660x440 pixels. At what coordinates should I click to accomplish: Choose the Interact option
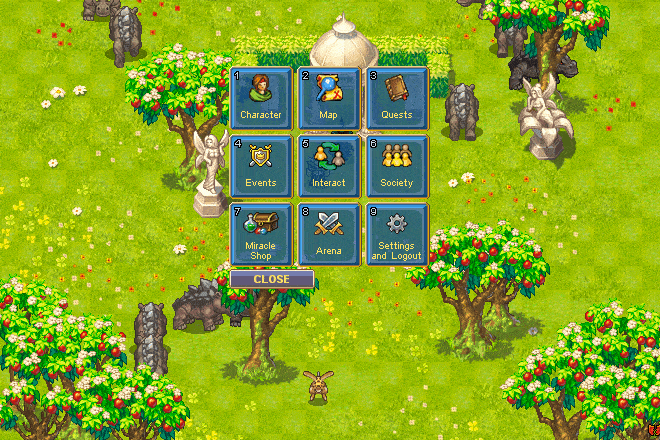tap(329, 166)
